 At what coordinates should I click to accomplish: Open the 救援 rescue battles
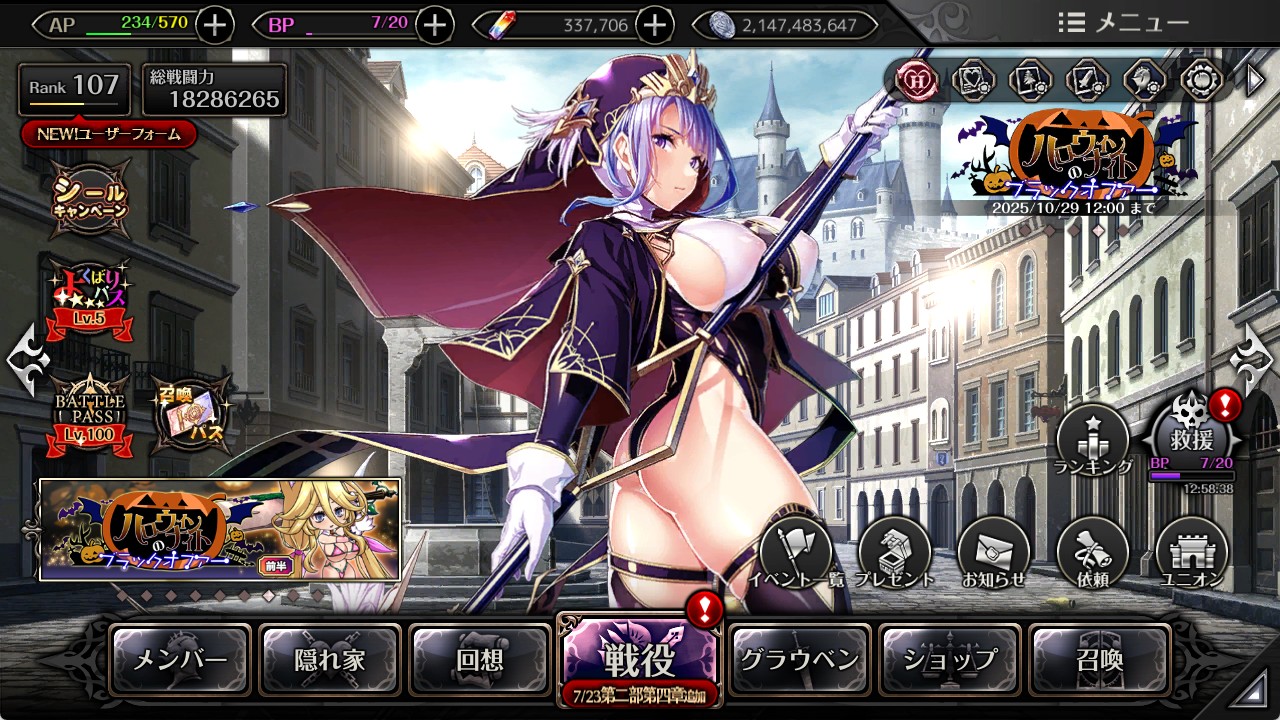pyautogui.click(x=1190, y=437)
